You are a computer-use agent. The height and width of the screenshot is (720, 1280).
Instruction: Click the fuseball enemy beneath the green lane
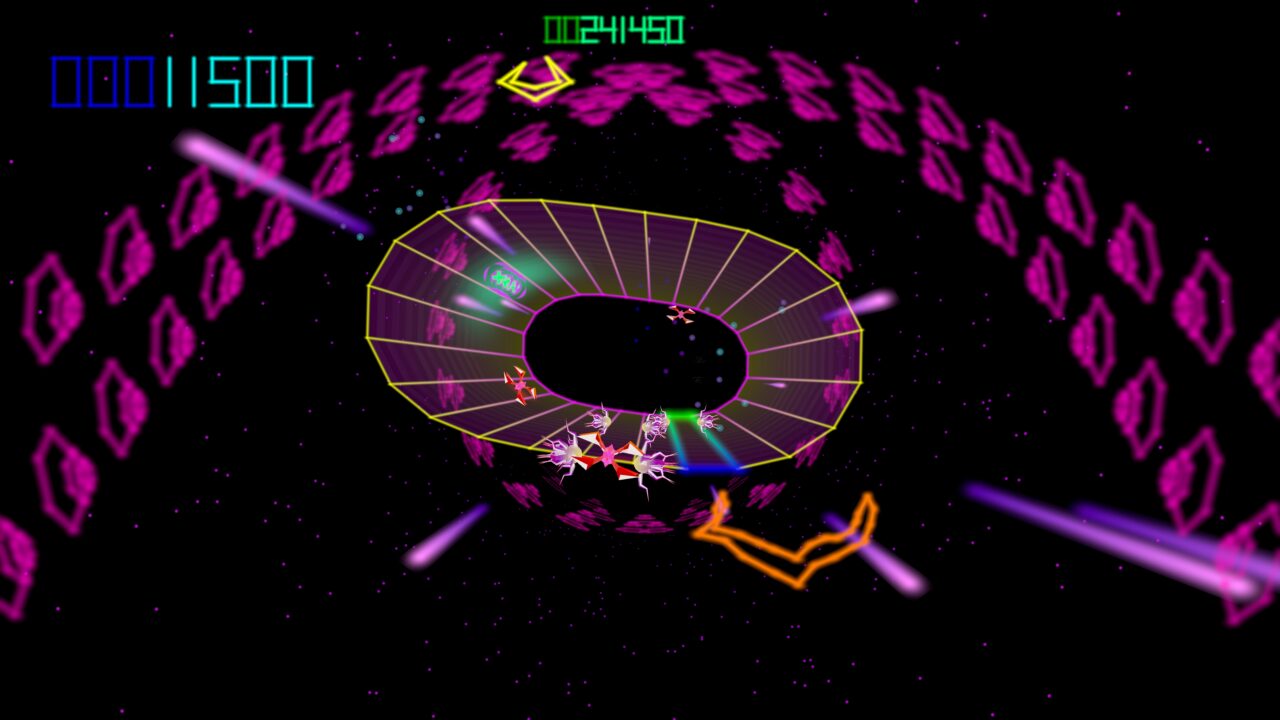(655, 425)
